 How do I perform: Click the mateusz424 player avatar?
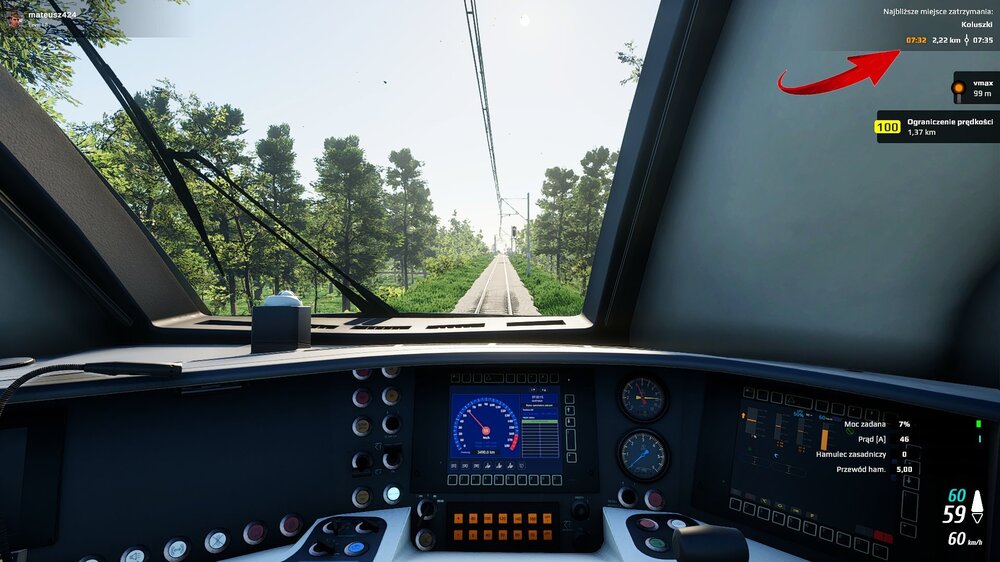click(x=15, y=18)
